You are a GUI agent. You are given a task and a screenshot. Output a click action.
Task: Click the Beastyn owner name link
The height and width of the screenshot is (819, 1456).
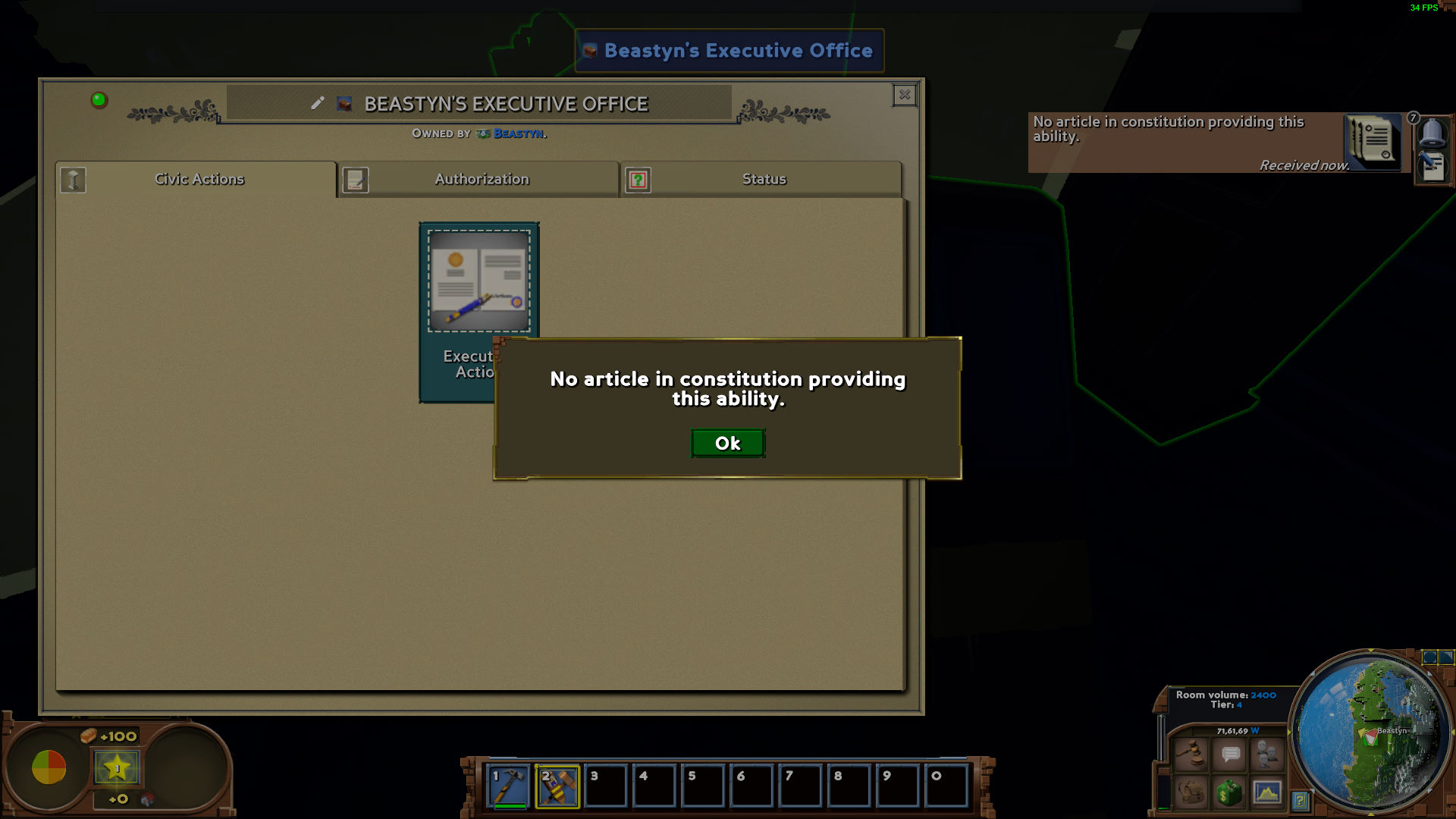point(519,132)
